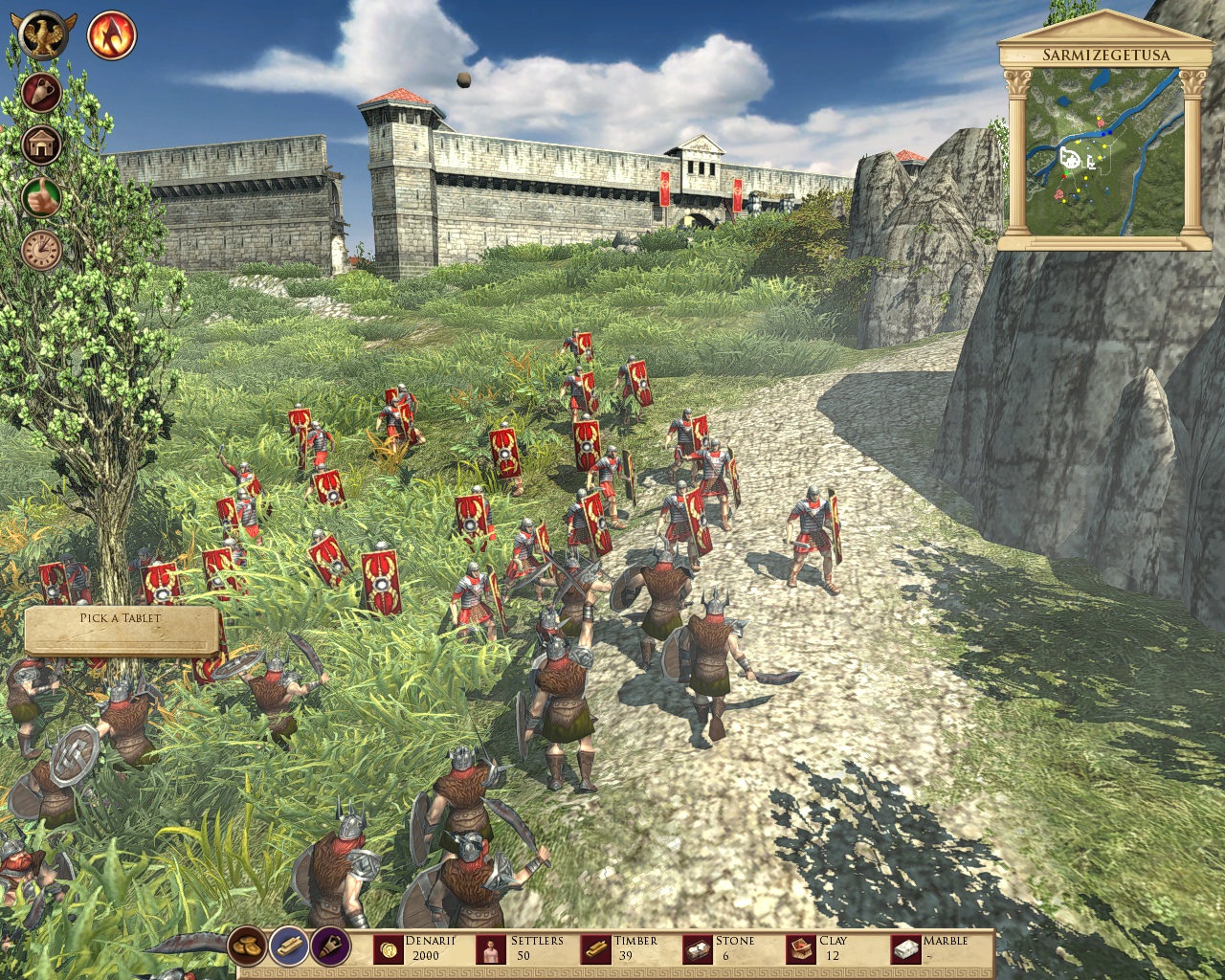Select the Settlers portrait icon

pos(490,947)
